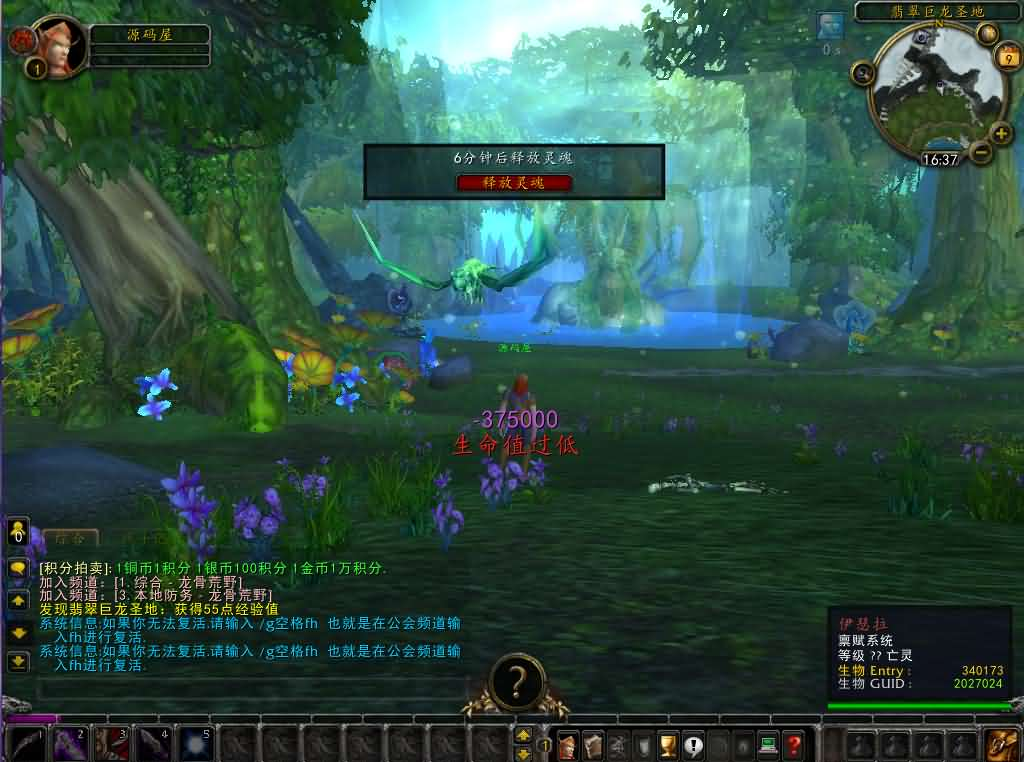
Task: Open the quest log exclamation micro button
Action: [x=693, y=744]
